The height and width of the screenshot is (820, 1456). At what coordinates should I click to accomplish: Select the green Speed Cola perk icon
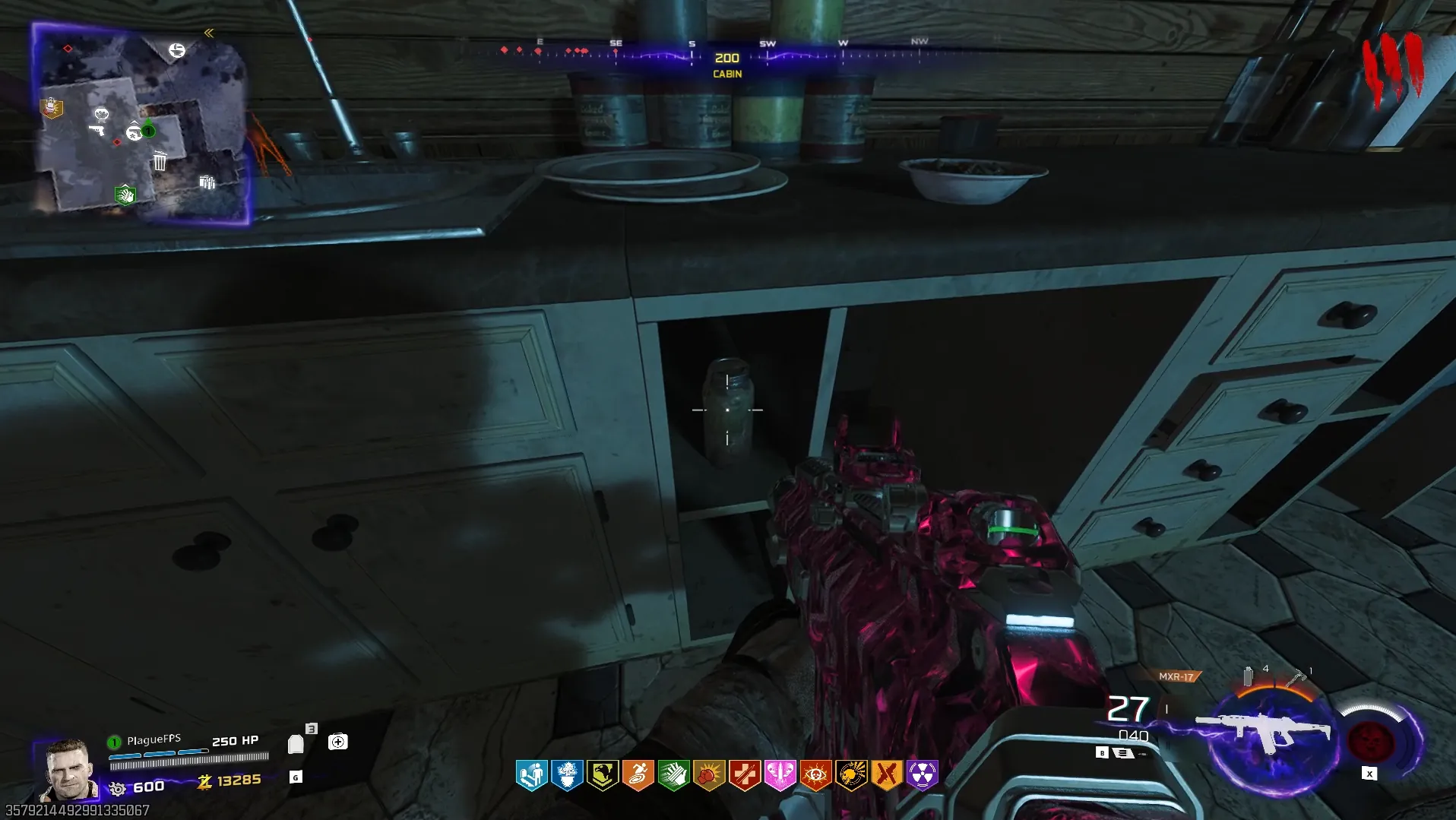(673, 775)
